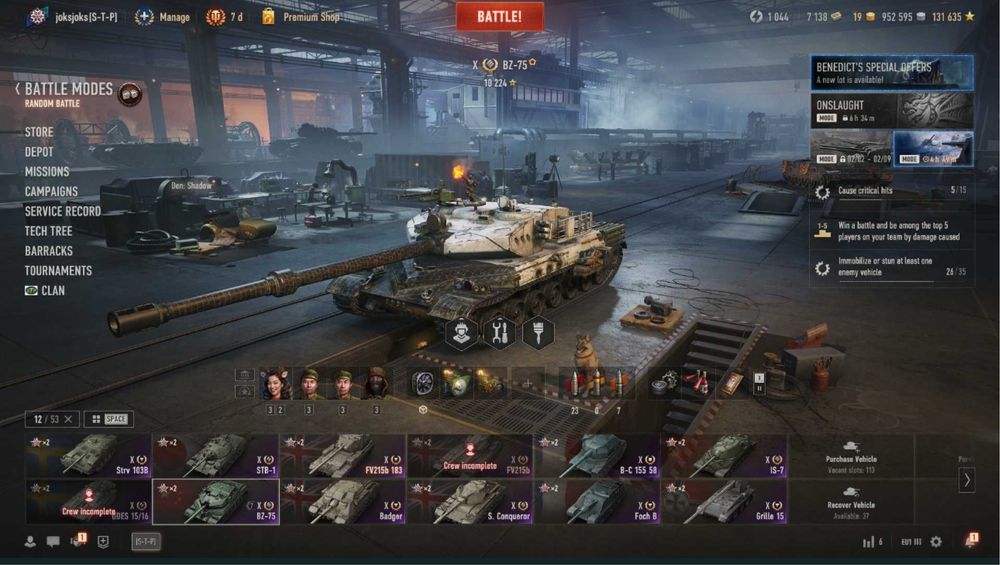
Task: Open the Tech Tree
Action: (x=49, y=231)
